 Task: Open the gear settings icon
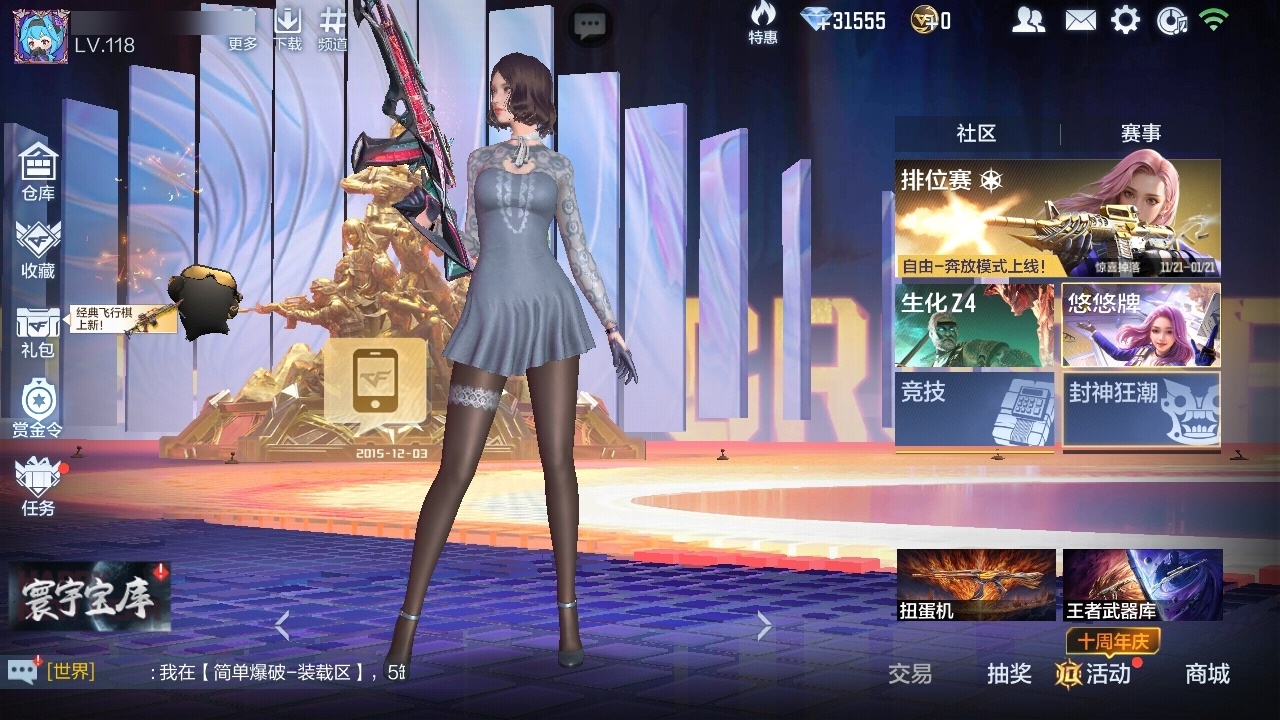coord(1125,20)
